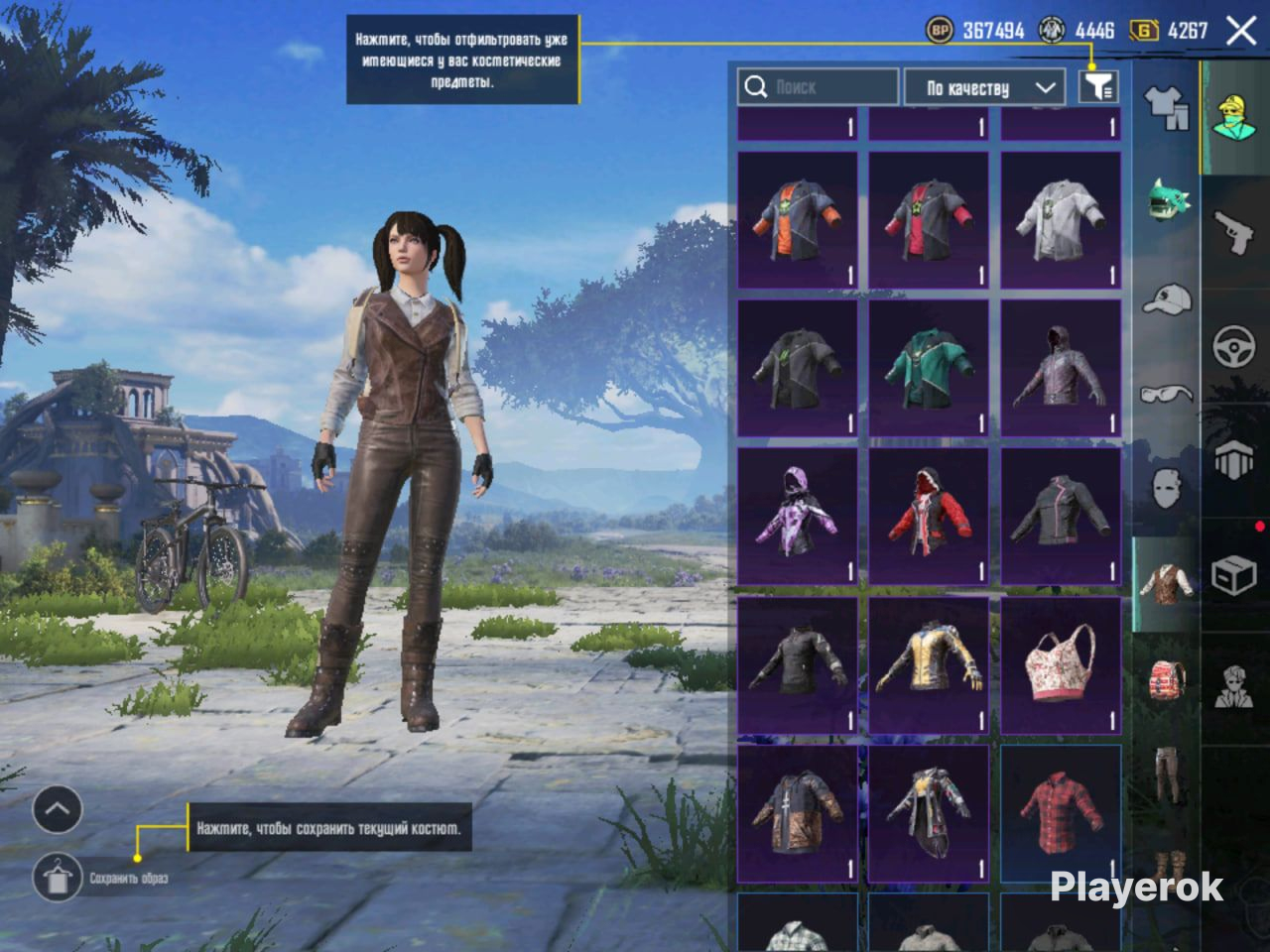Viewport: 1270px width, 952px height.
Task: Toggle the owned cosmetics filter icon
Action: click(1098, 87)
